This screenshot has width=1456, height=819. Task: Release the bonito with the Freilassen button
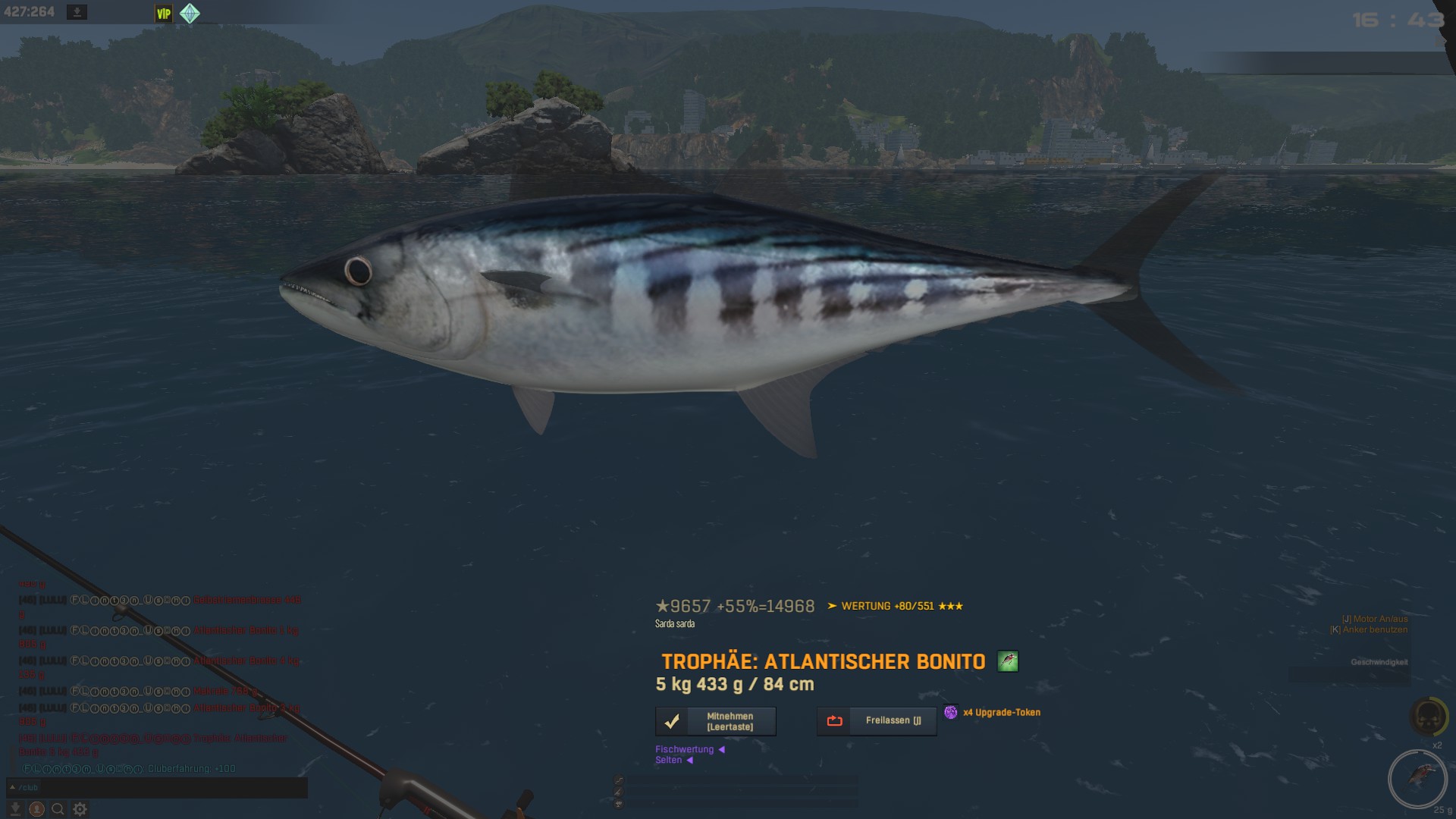coord(876,721)
